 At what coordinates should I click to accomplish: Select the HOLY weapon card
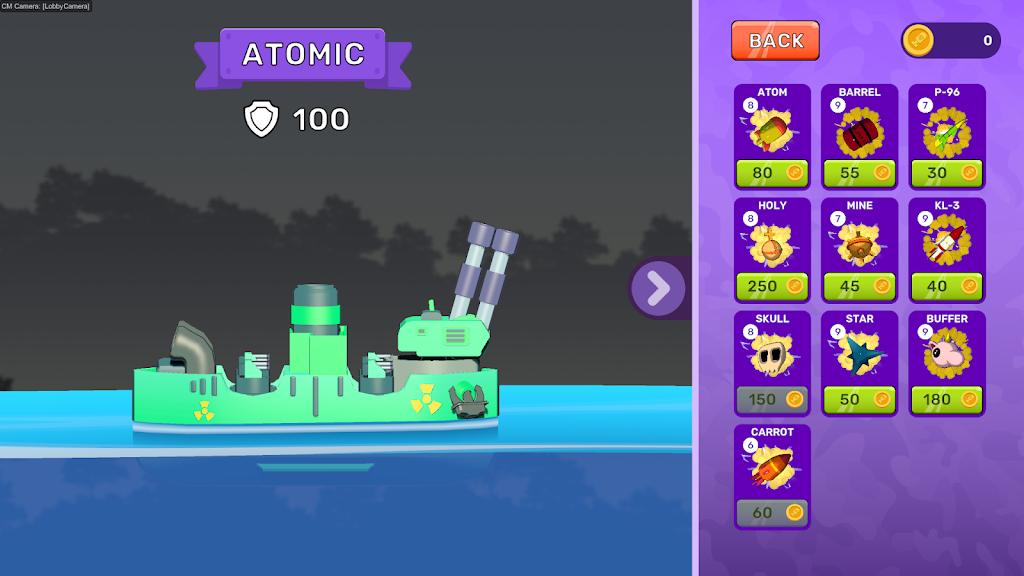tap(772, 240)
